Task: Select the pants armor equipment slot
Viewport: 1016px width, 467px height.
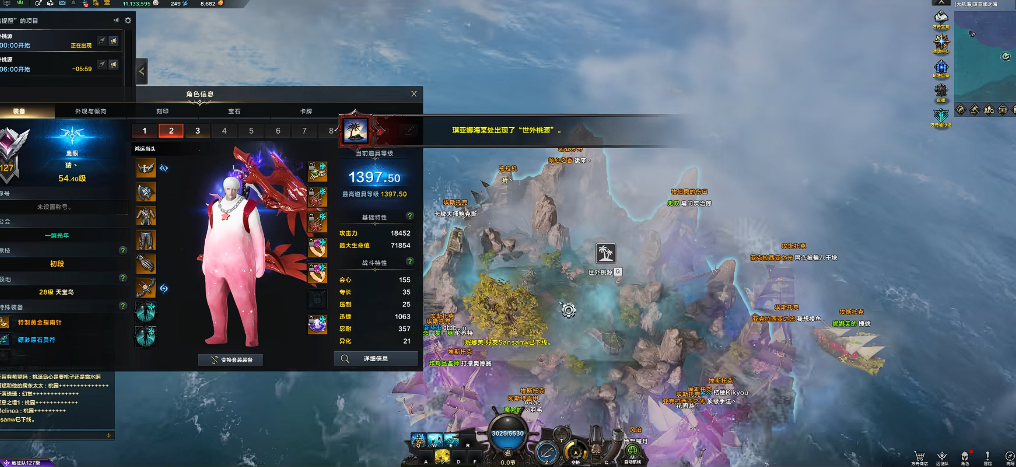Action: coord(146,240)
